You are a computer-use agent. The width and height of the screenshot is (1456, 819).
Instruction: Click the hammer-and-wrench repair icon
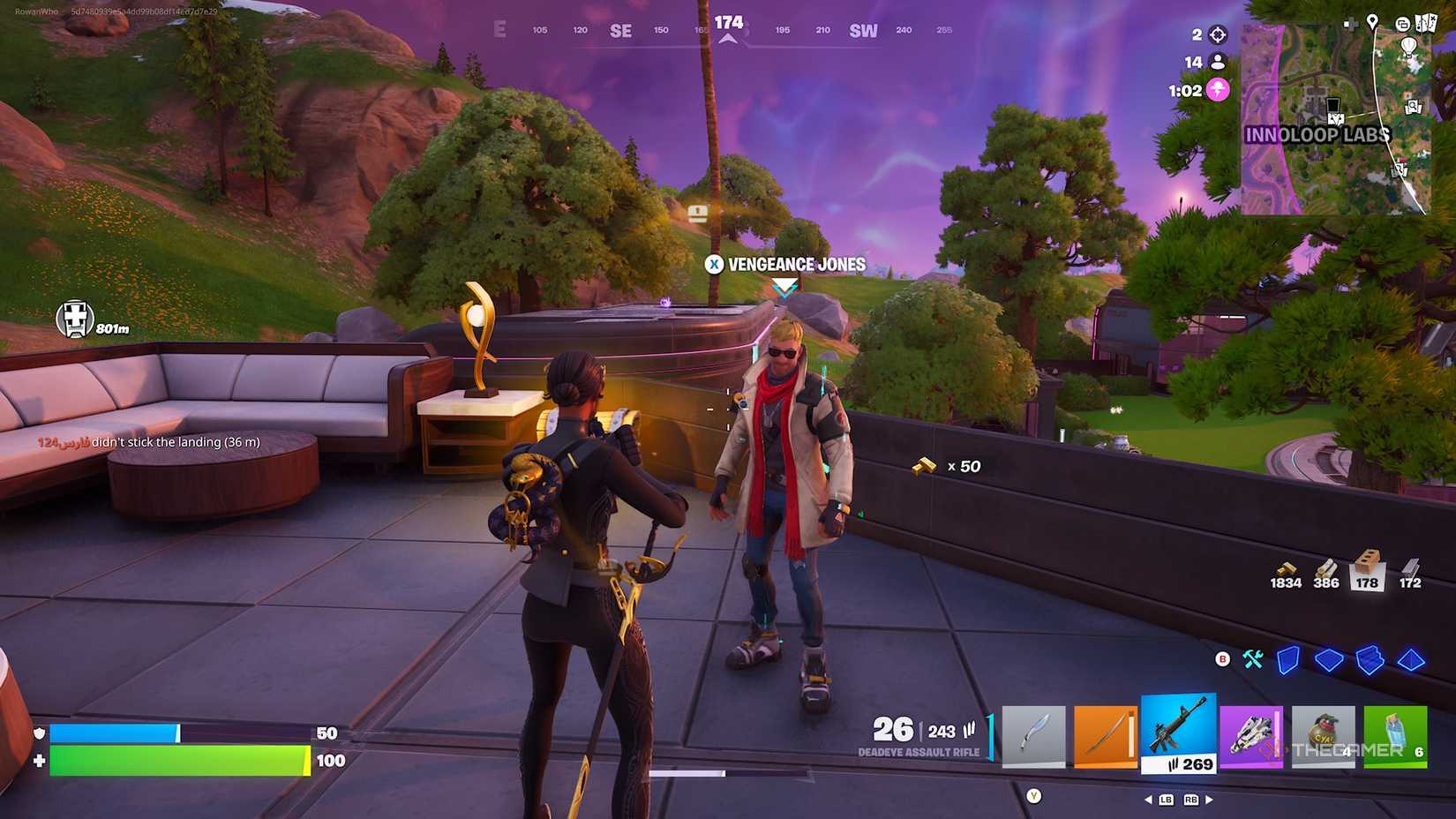tap(1253, 659)
